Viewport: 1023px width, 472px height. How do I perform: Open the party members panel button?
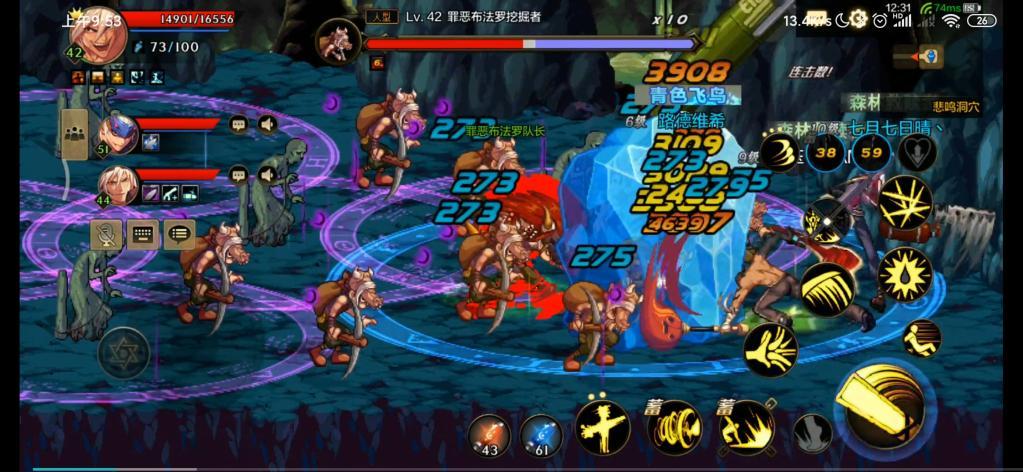pos(74,134)
